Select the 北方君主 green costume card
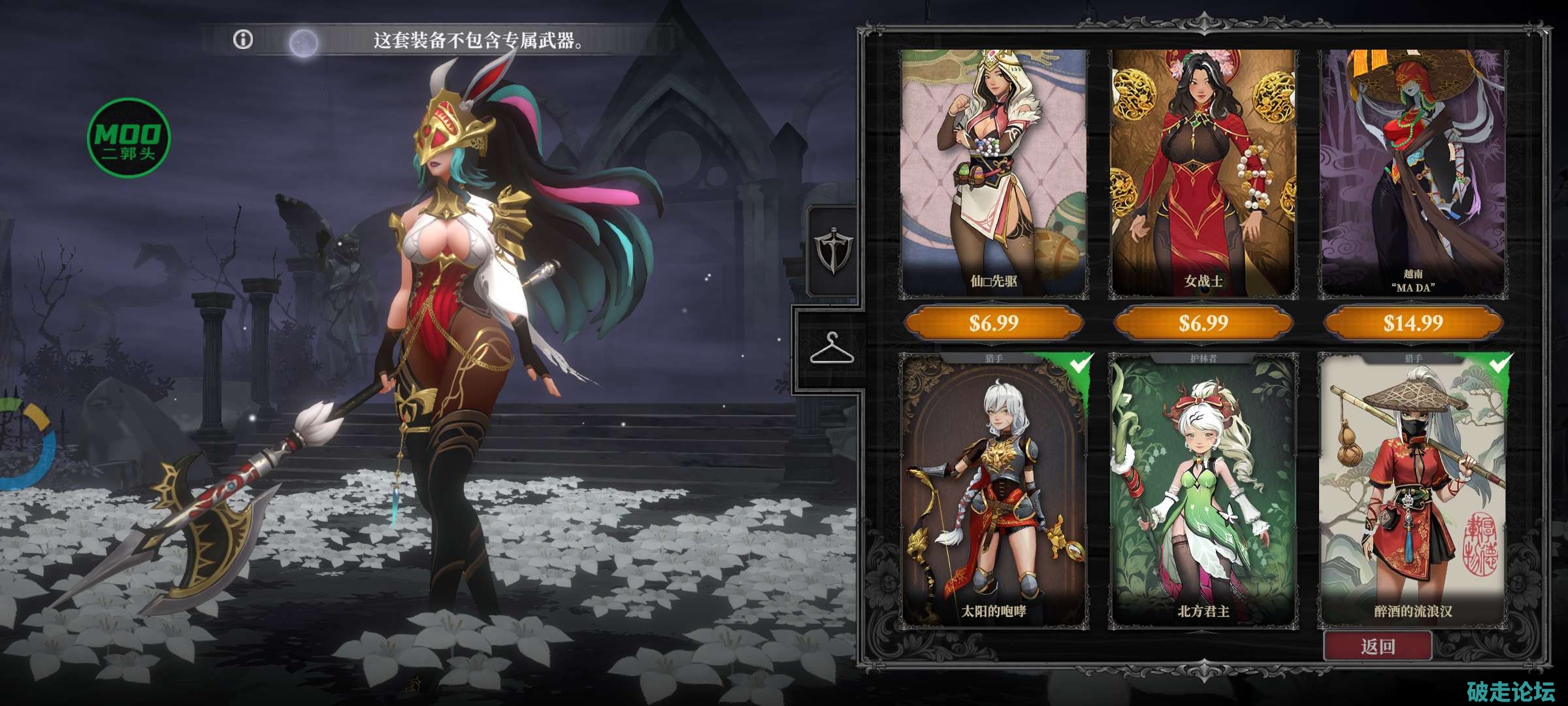 coord(1203,490)
